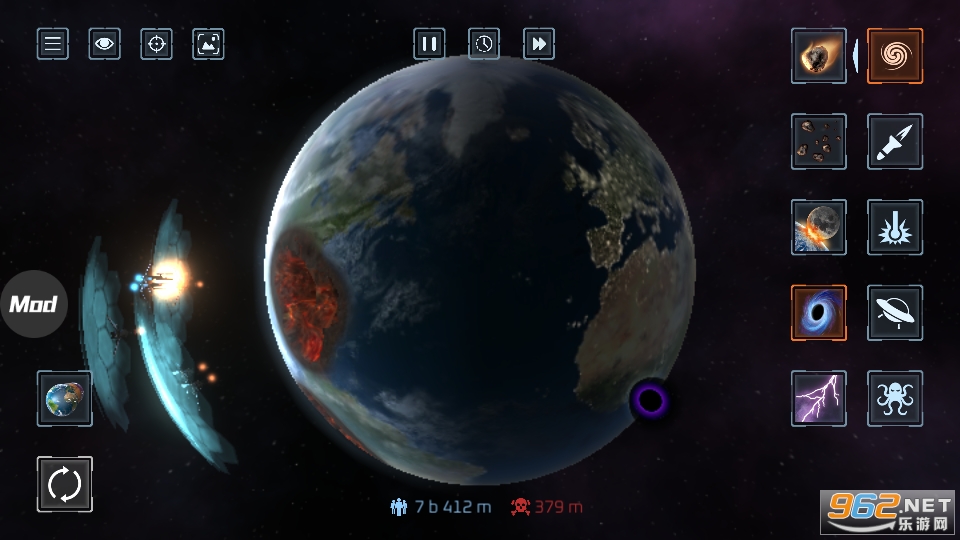Image resolution: width=960 pixels, height=540 pixels.
Task: Open the Mod menu button
Action: coord(33,304)
